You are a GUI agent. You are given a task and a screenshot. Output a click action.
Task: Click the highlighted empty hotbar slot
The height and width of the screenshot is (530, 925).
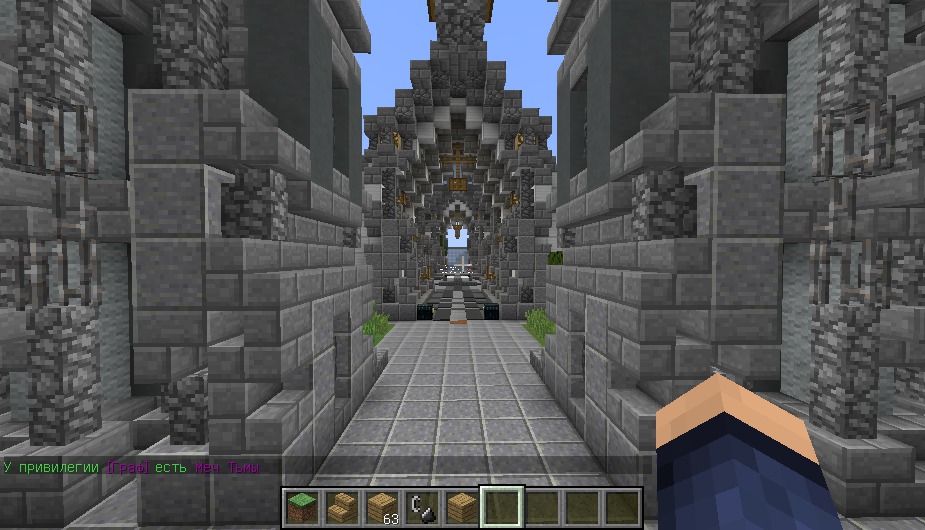(501, 506)
